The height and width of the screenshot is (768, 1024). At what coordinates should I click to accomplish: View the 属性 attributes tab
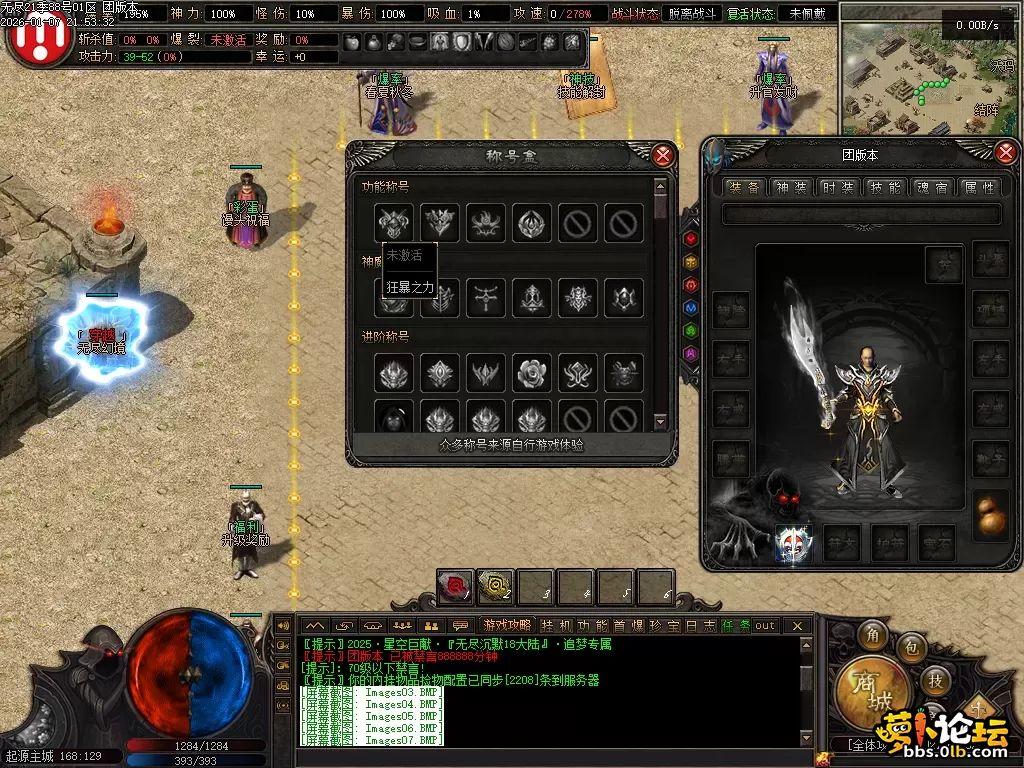coord(979,187)
